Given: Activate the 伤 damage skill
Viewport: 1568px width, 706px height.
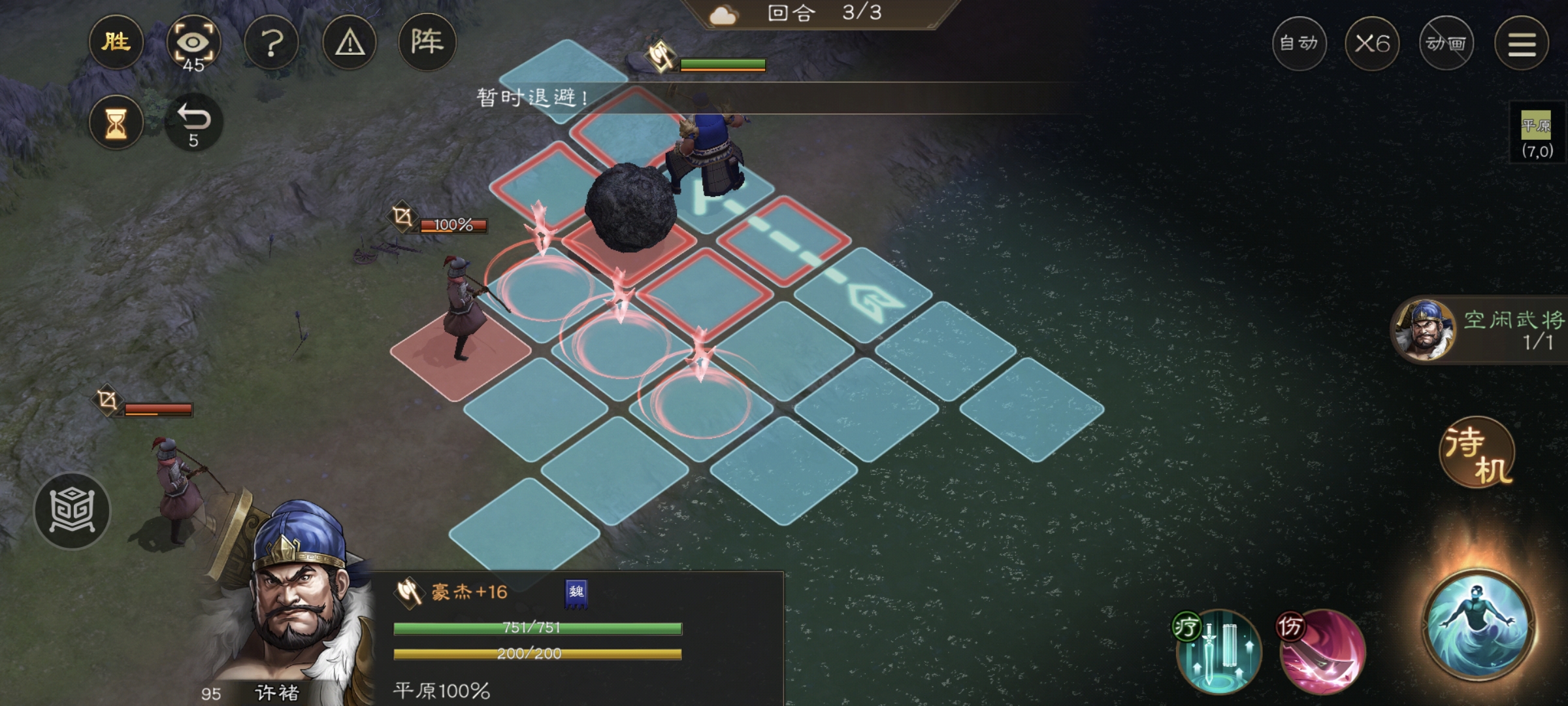Looking at the screenshot, I should [x=1322, y=652].
